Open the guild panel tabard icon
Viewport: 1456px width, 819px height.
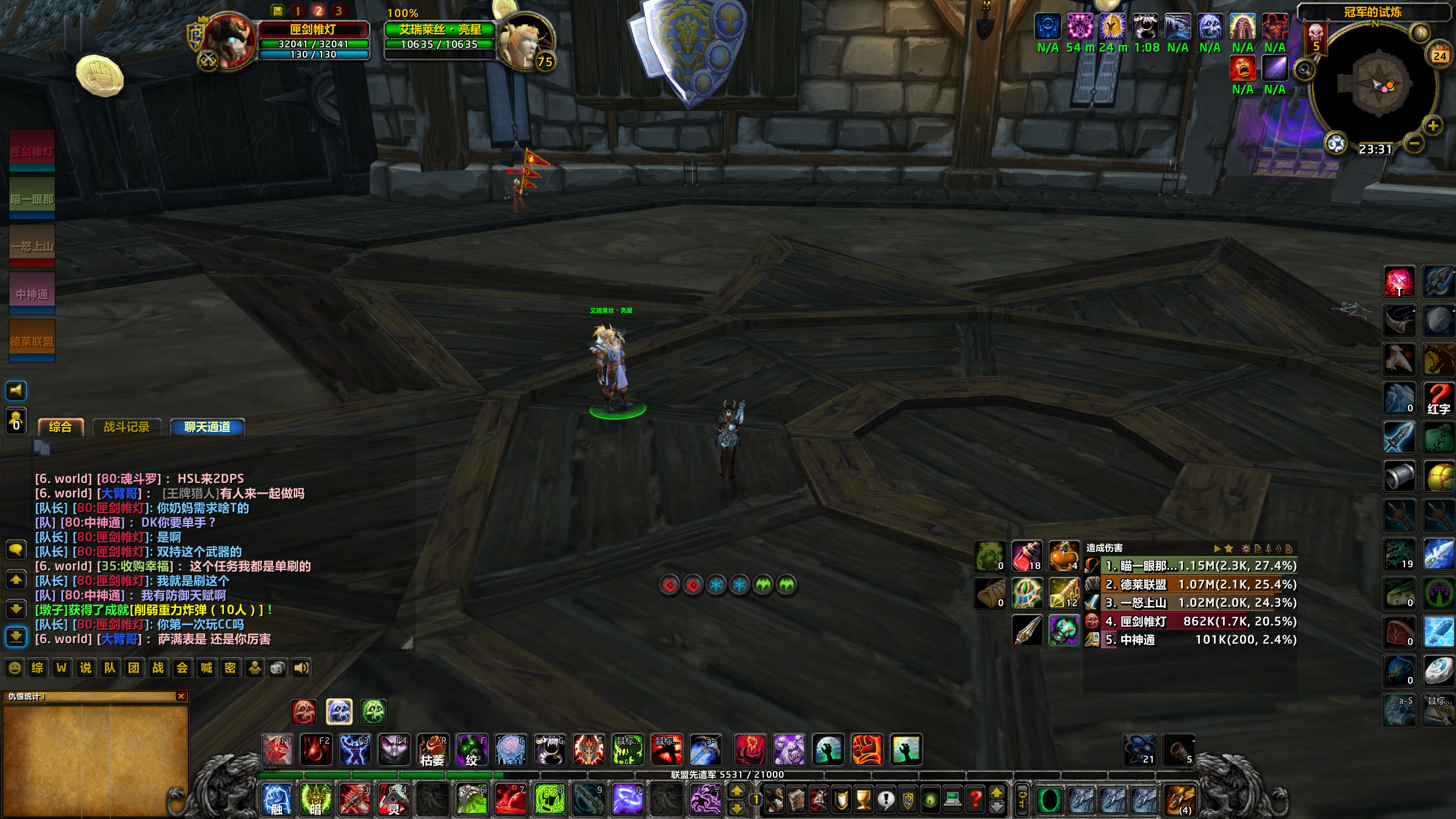[x=907, y=800]
